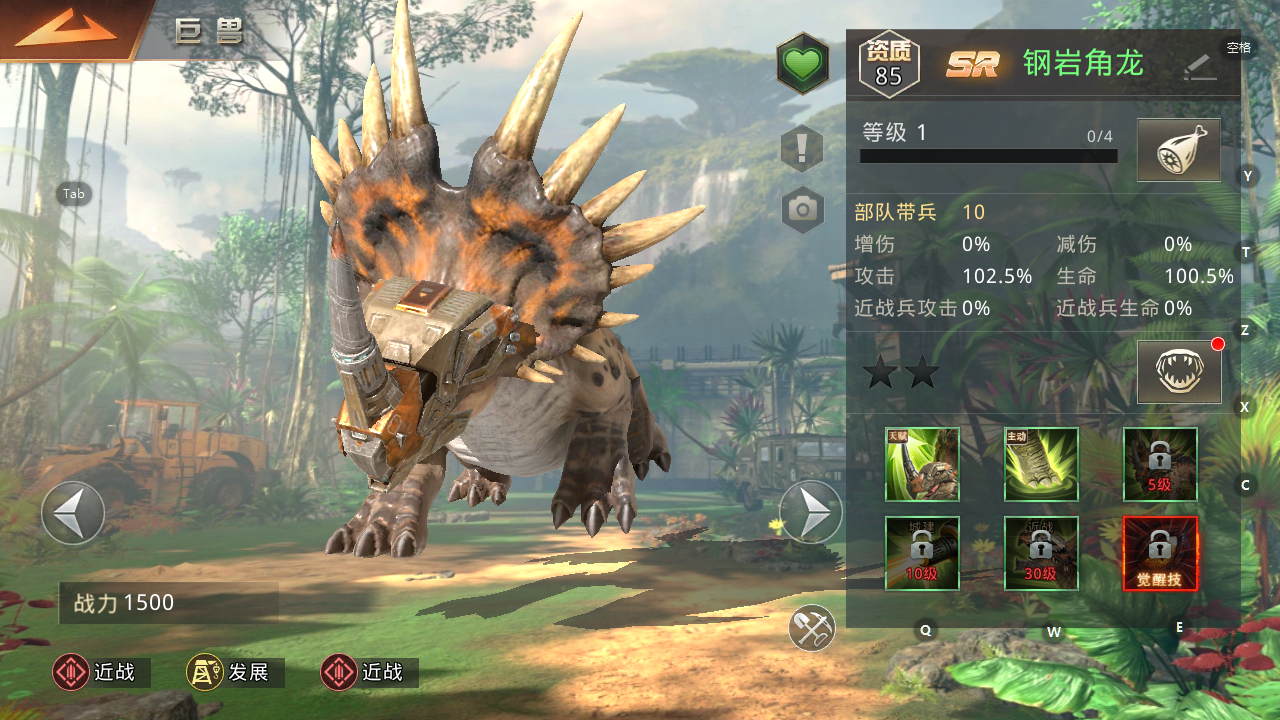The width and height of the screenshot is (1280, 720).
Task: Open the exclamation mark info icon
Action: click(x=802, y=149)
